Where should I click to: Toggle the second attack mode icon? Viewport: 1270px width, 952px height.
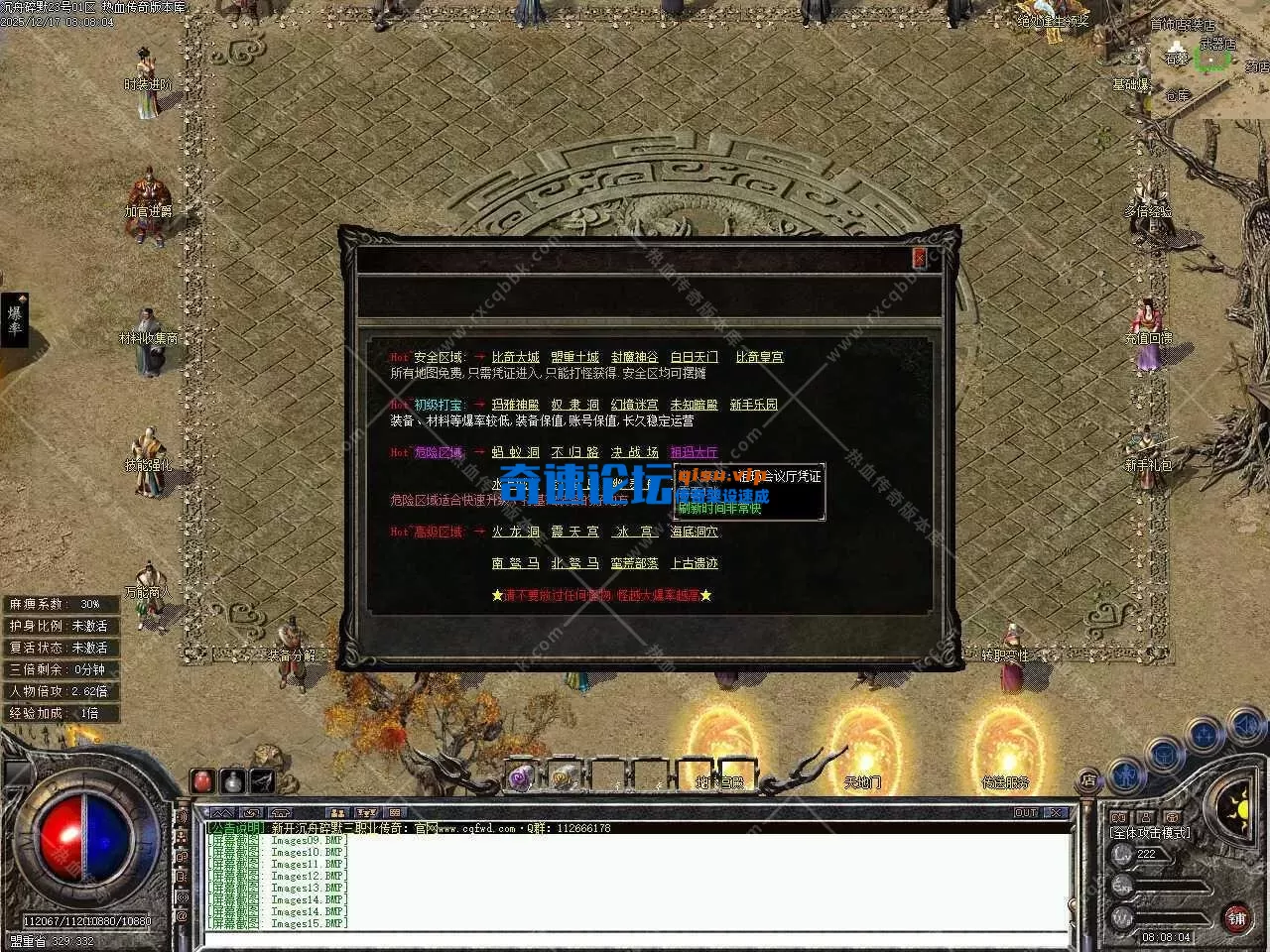coord(1145,815)
